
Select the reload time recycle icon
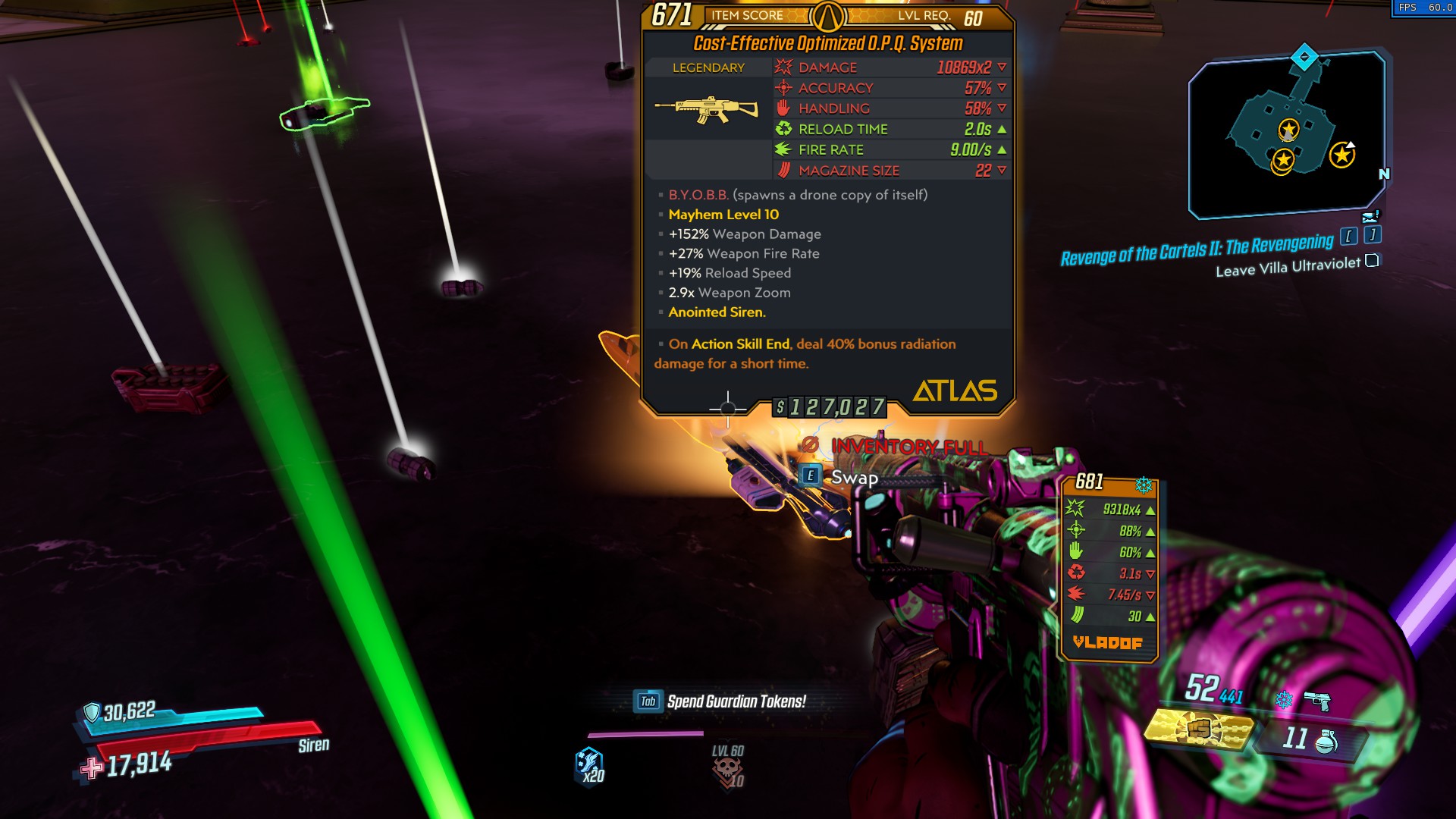(x=785, y=129)
